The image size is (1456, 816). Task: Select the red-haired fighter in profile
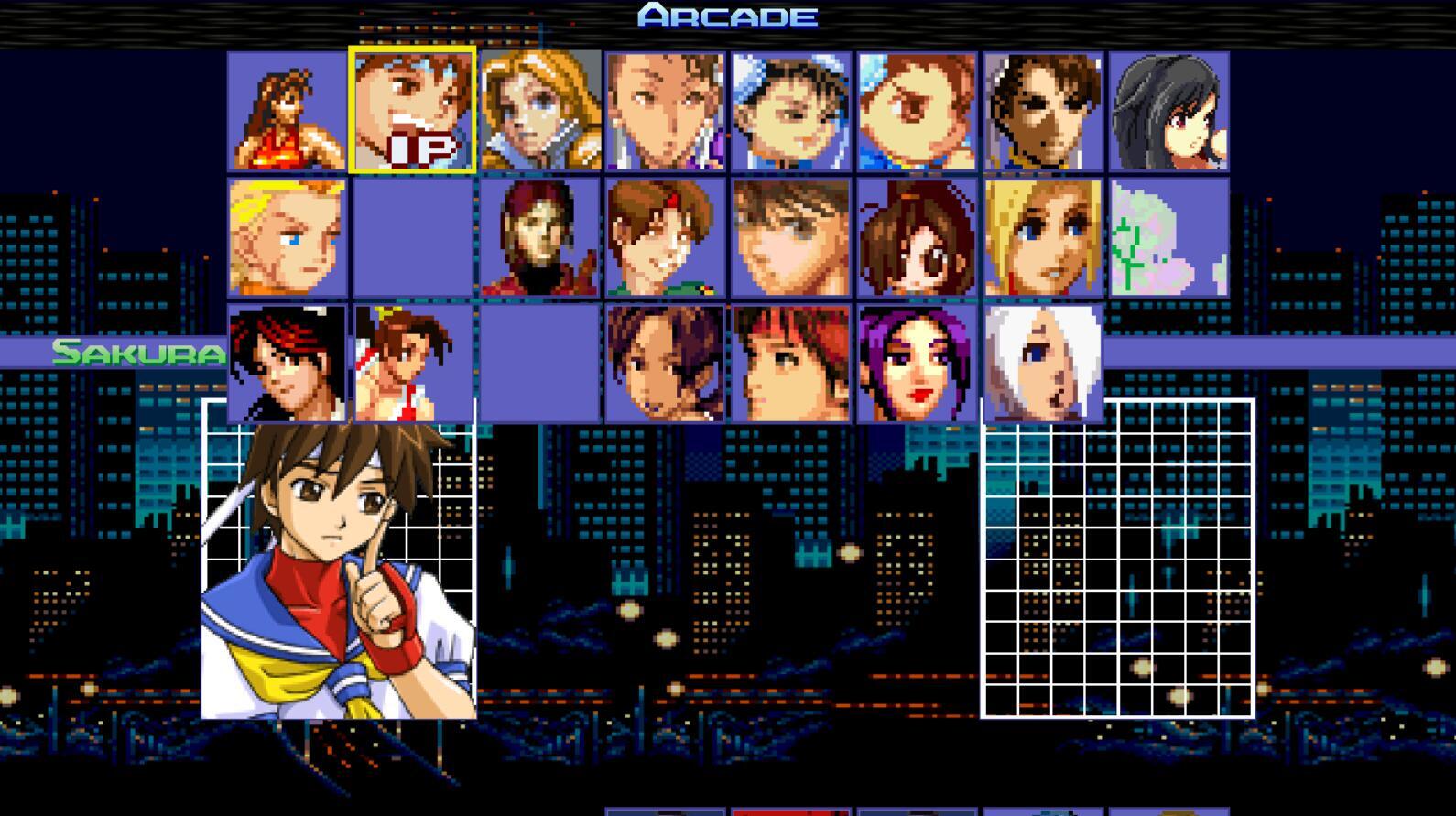click(x=791, y=364)
